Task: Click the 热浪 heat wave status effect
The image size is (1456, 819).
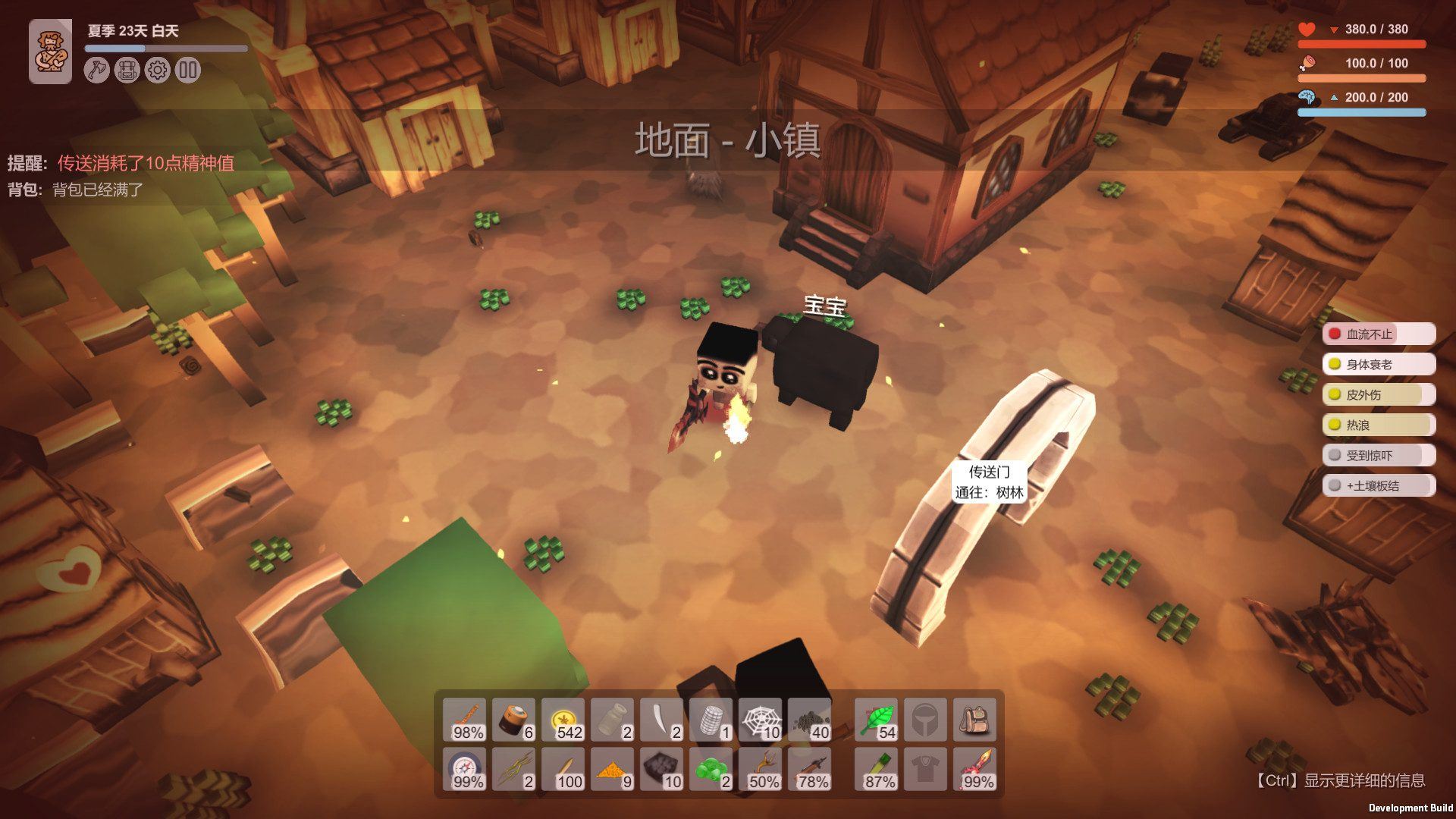Action: 1378,425
